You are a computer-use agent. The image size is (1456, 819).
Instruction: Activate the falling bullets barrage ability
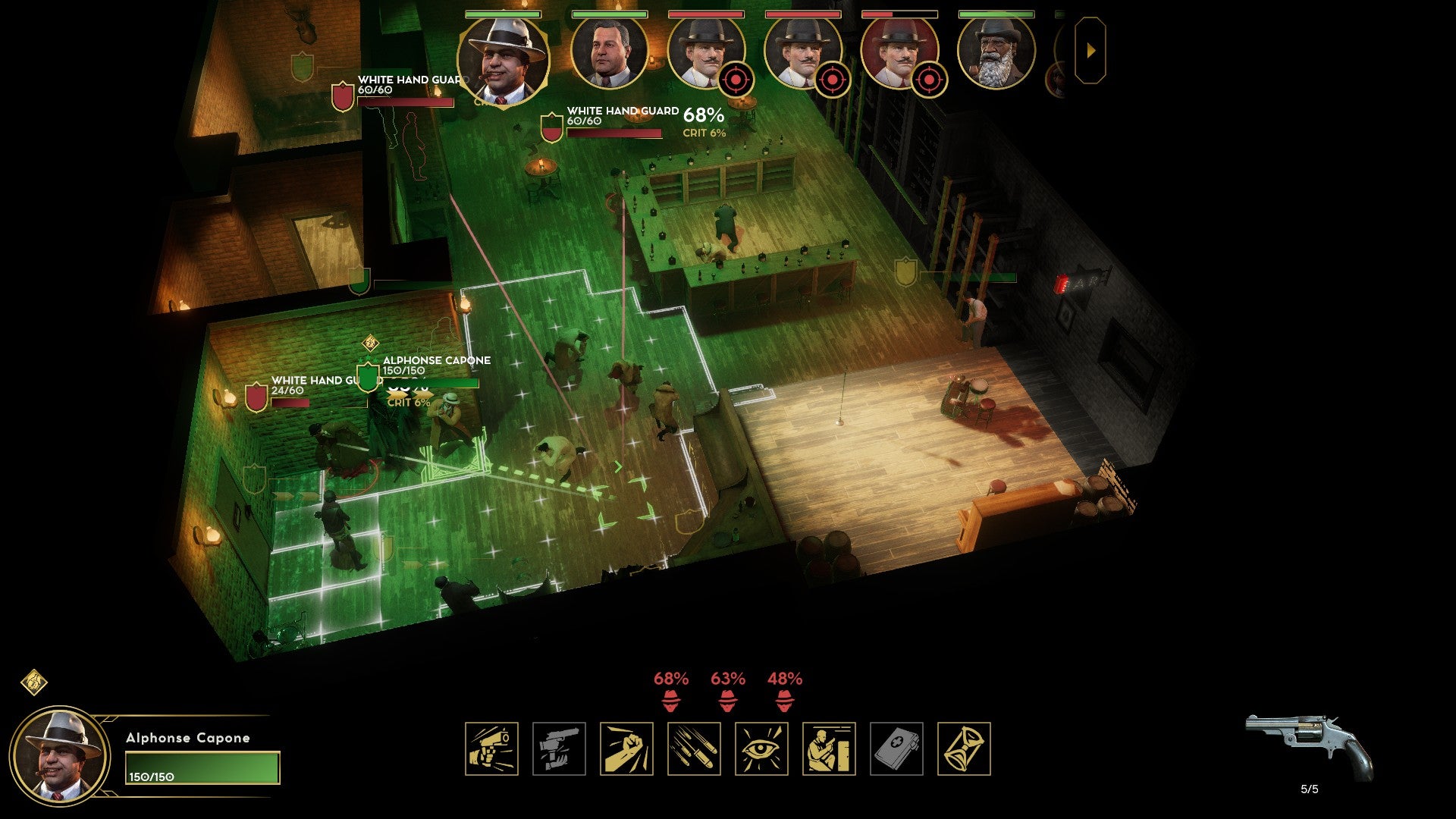[x=694, y=748]
